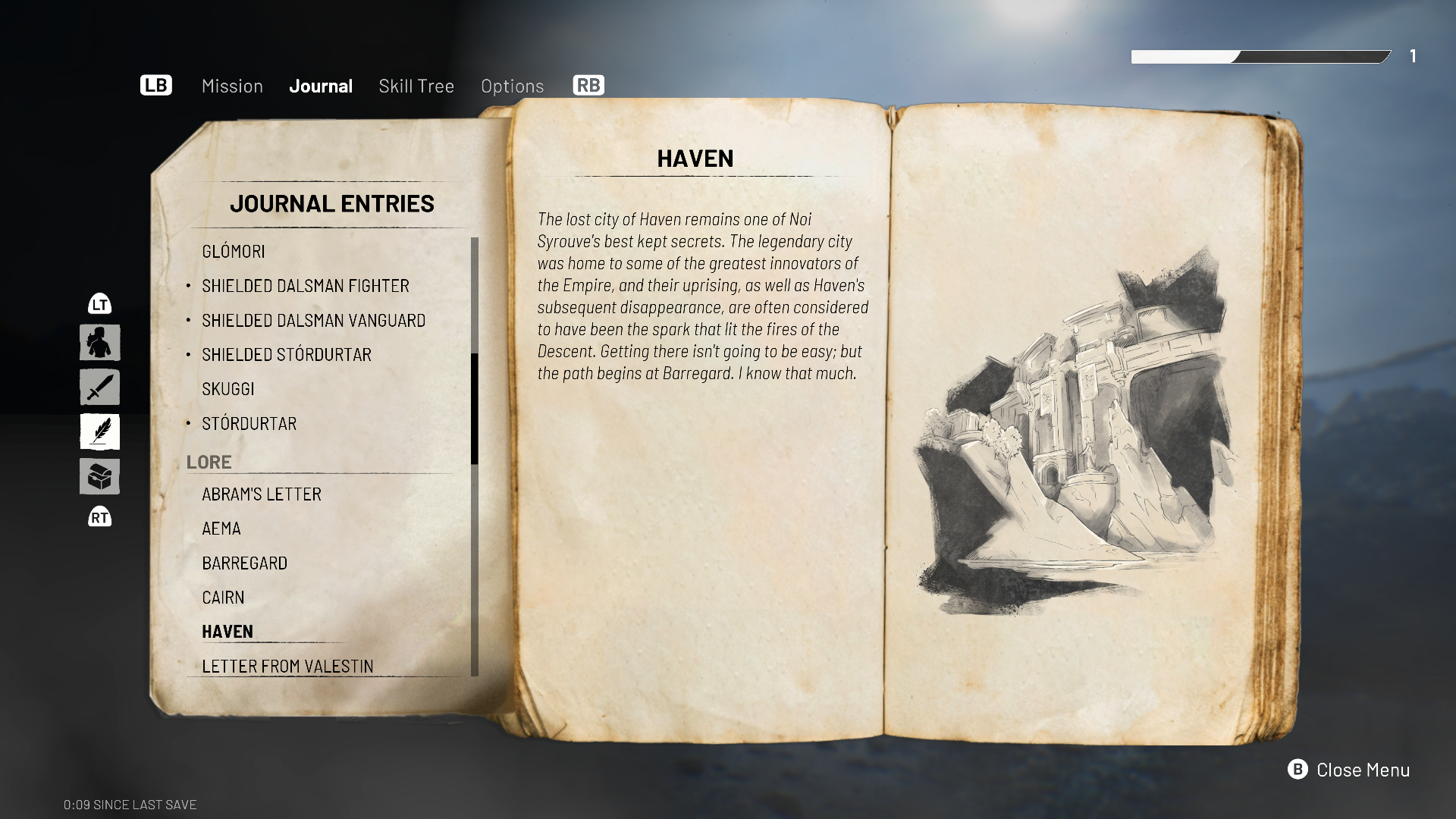Open the Aema lore entry
Screen dimensions: 1456x819
(221, 529)
